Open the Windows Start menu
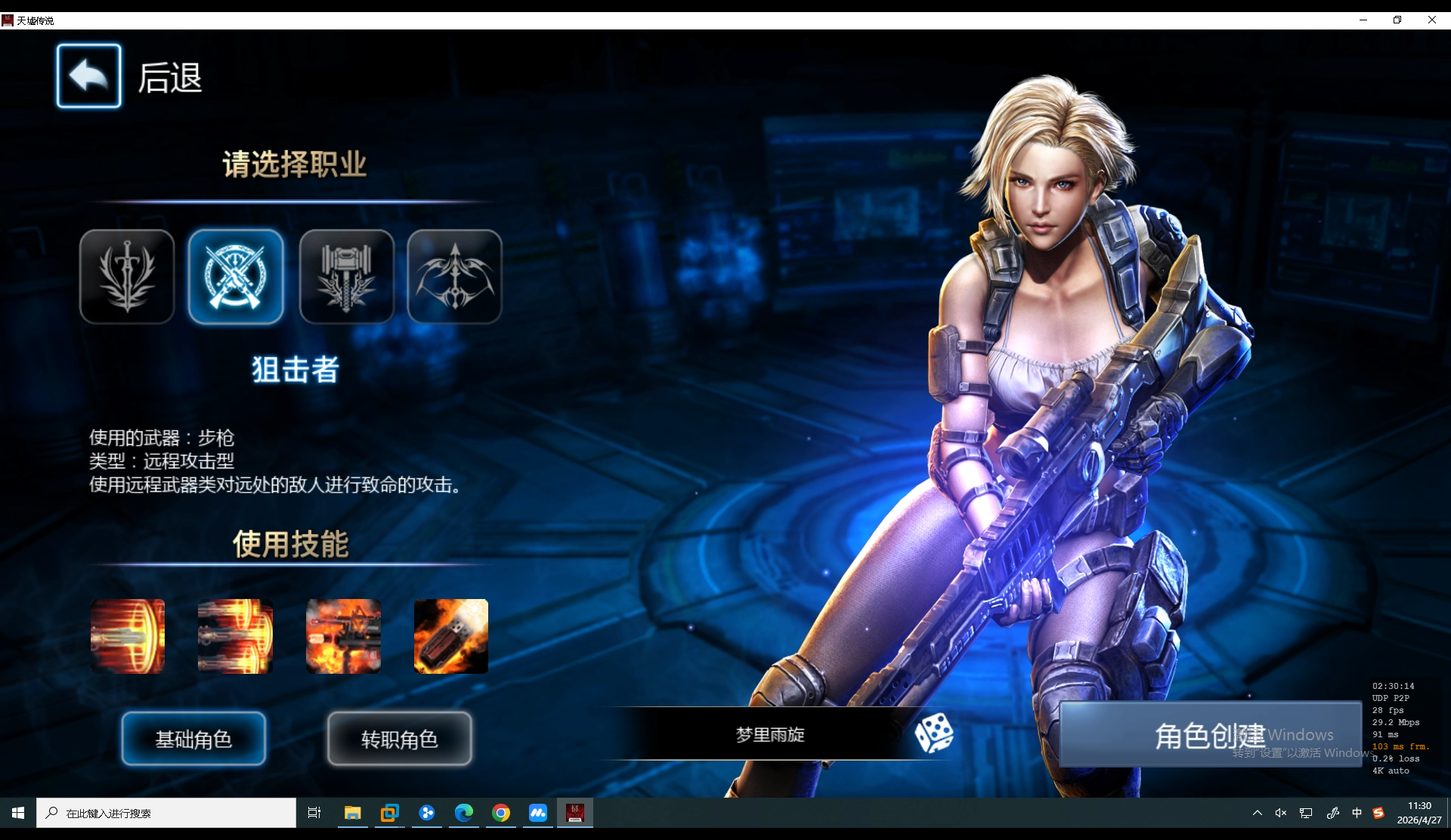 coord(17,813)
